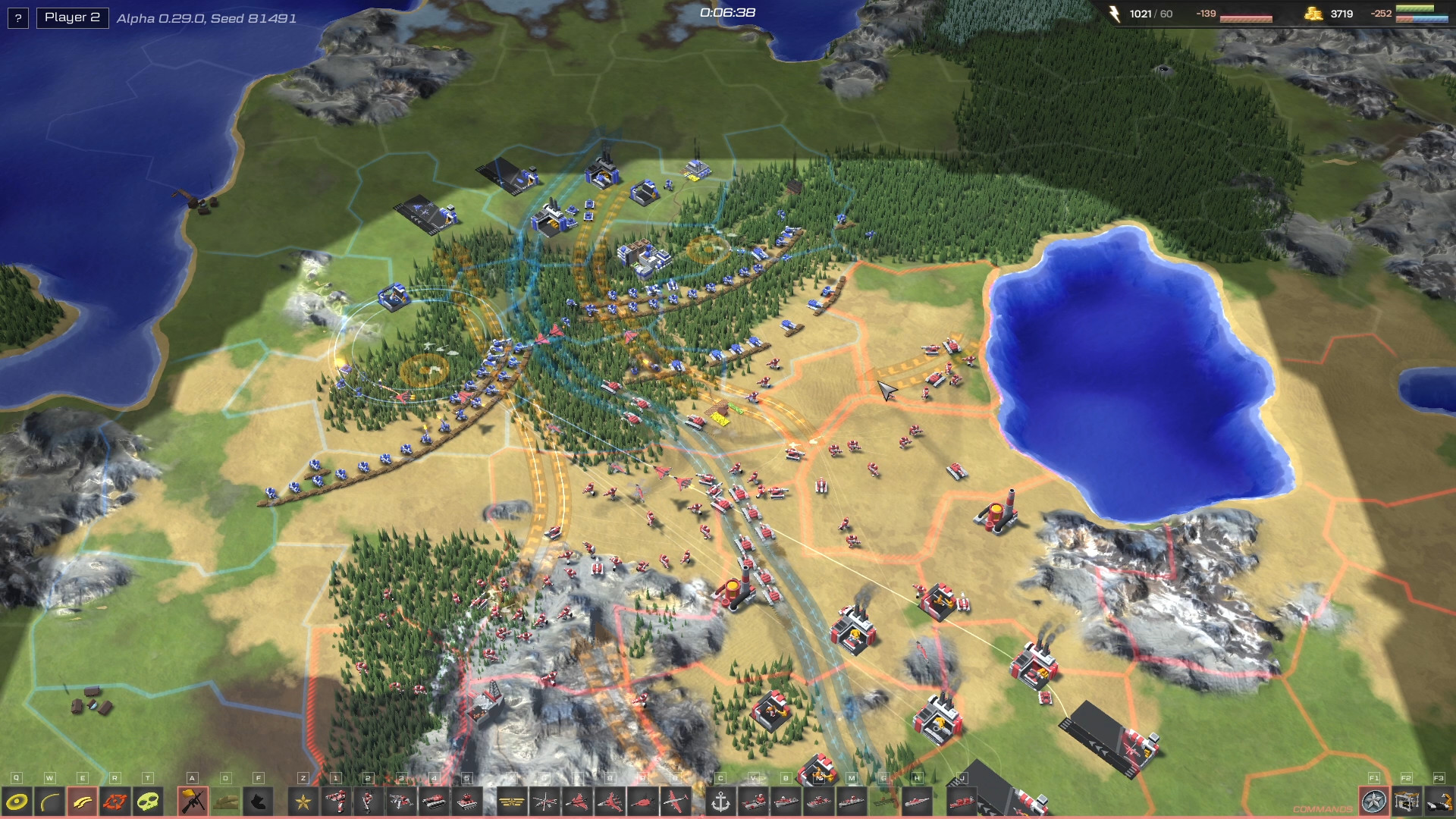Switch to the star Commands tab
This screenshot has width=1456, height=819.
point(1373,801)
